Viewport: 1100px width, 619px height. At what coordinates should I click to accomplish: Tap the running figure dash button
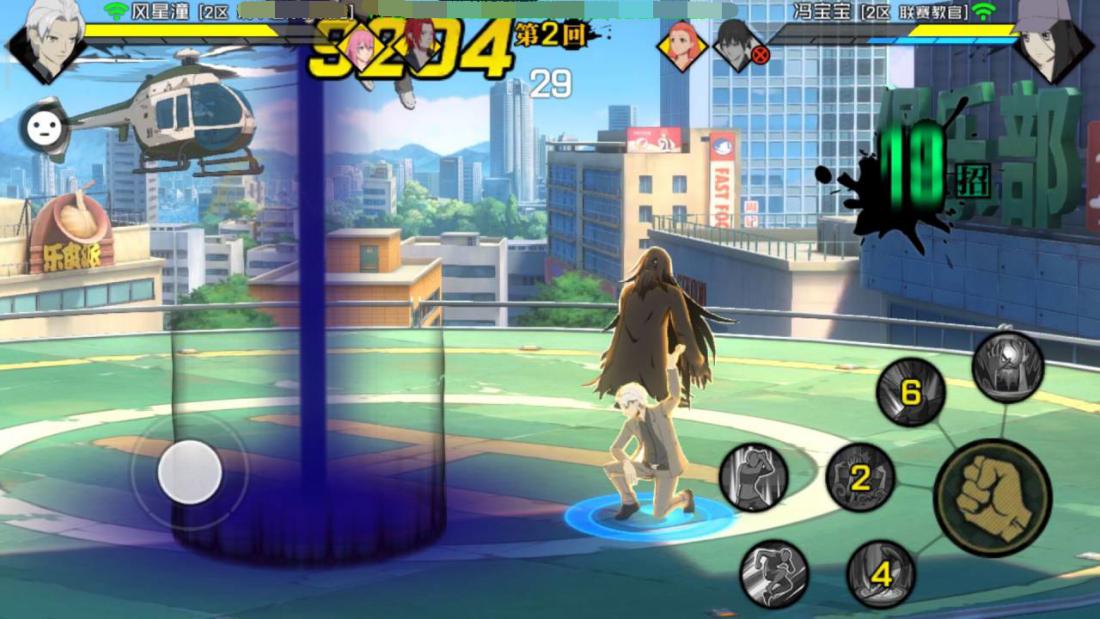[774, 573]
